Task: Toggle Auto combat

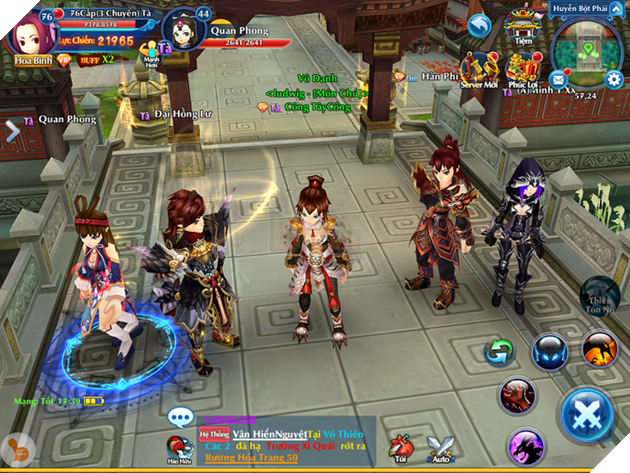Action: point(440,449)
